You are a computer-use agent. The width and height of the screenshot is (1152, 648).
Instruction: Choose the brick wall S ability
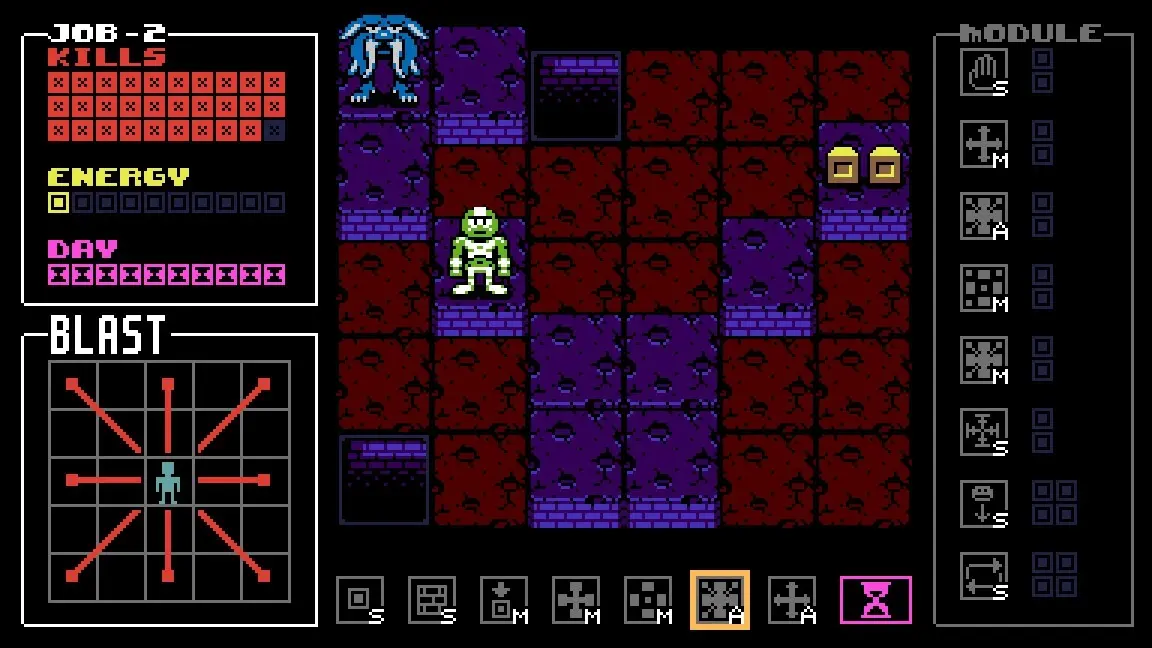pyautogui.click(x=431, y=600)
